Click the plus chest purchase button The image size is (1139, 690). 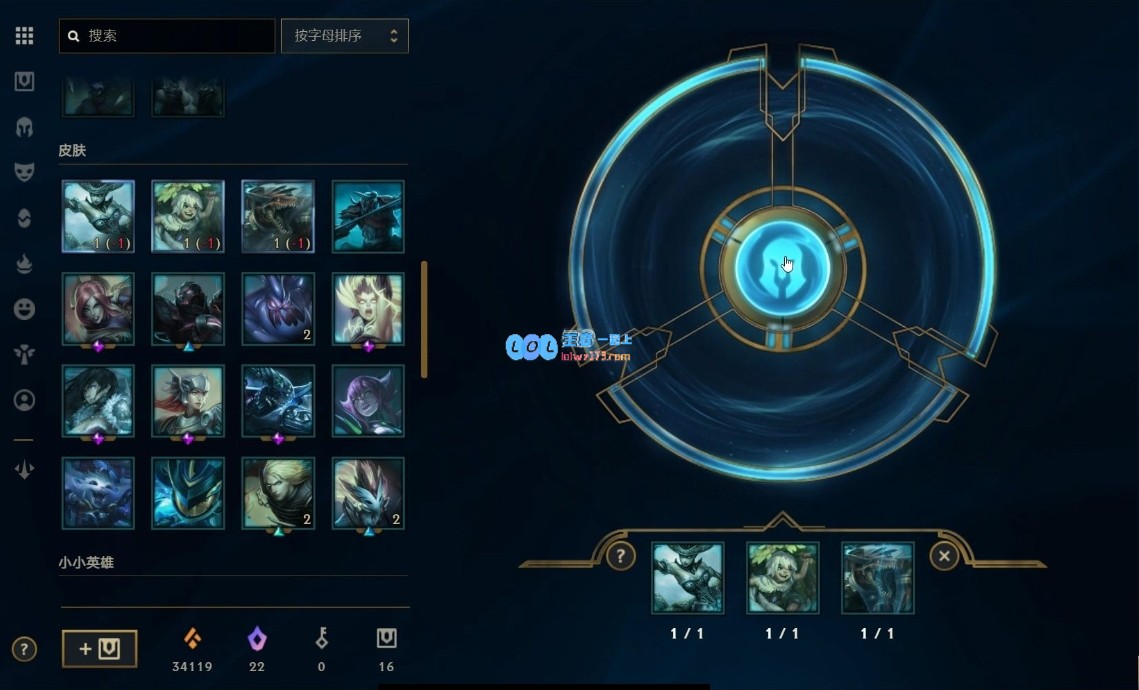pos(100,649)
